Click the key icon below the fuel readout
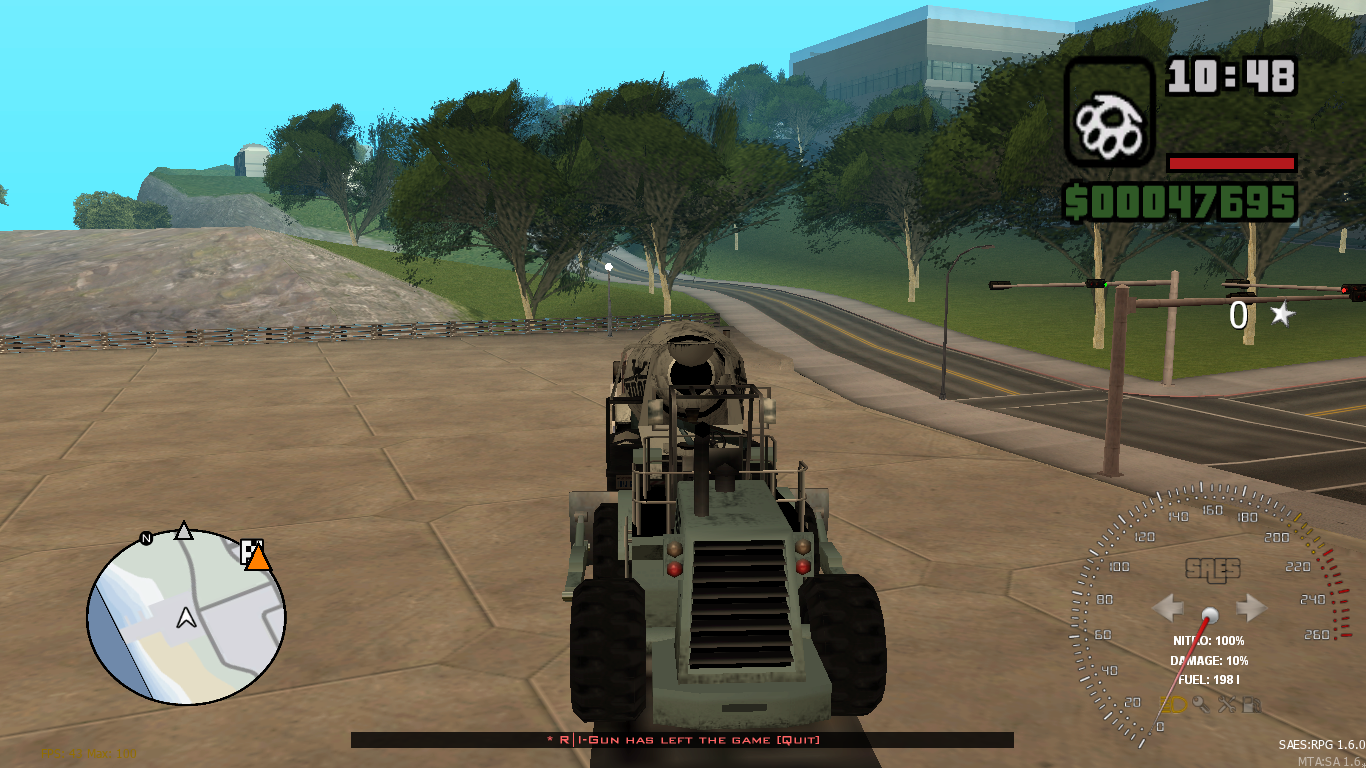The height and width of the screenshot is (768, 1366). pyautogui.click(x=1200, y=703)
